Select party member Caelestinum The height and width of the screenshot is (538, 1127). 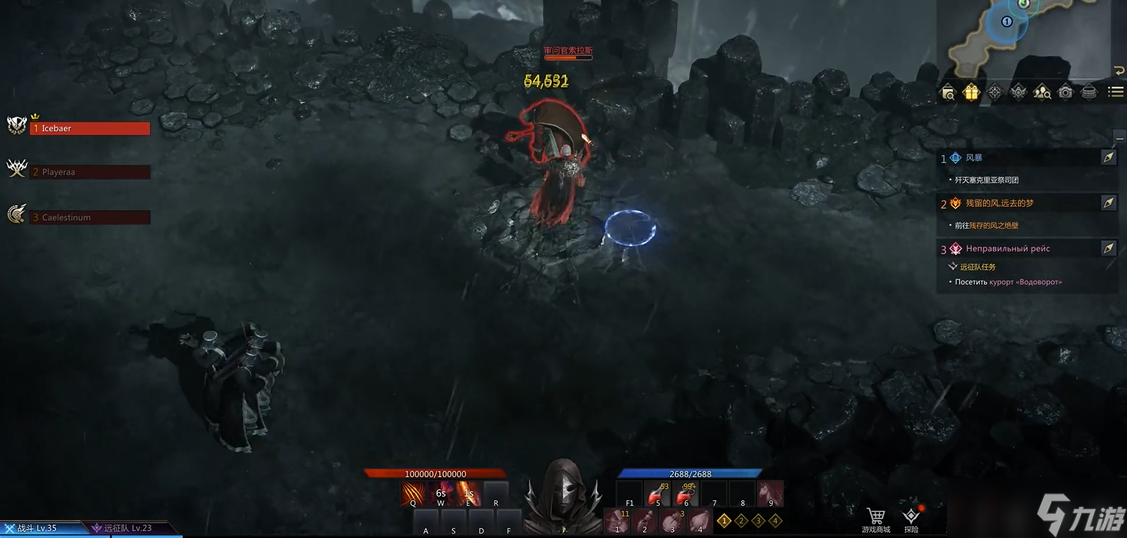(x=90, y=217)
